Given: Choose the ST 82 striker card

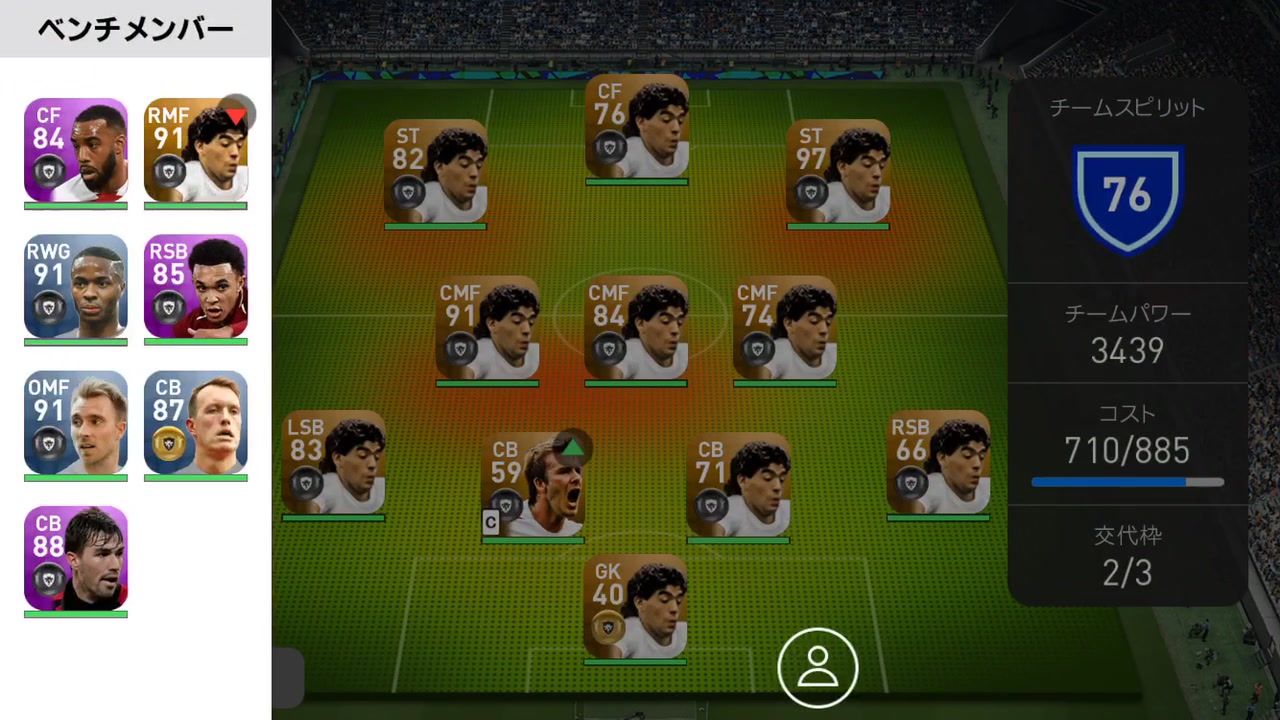Looking at the screenshot, I should [x=435, y=171].
